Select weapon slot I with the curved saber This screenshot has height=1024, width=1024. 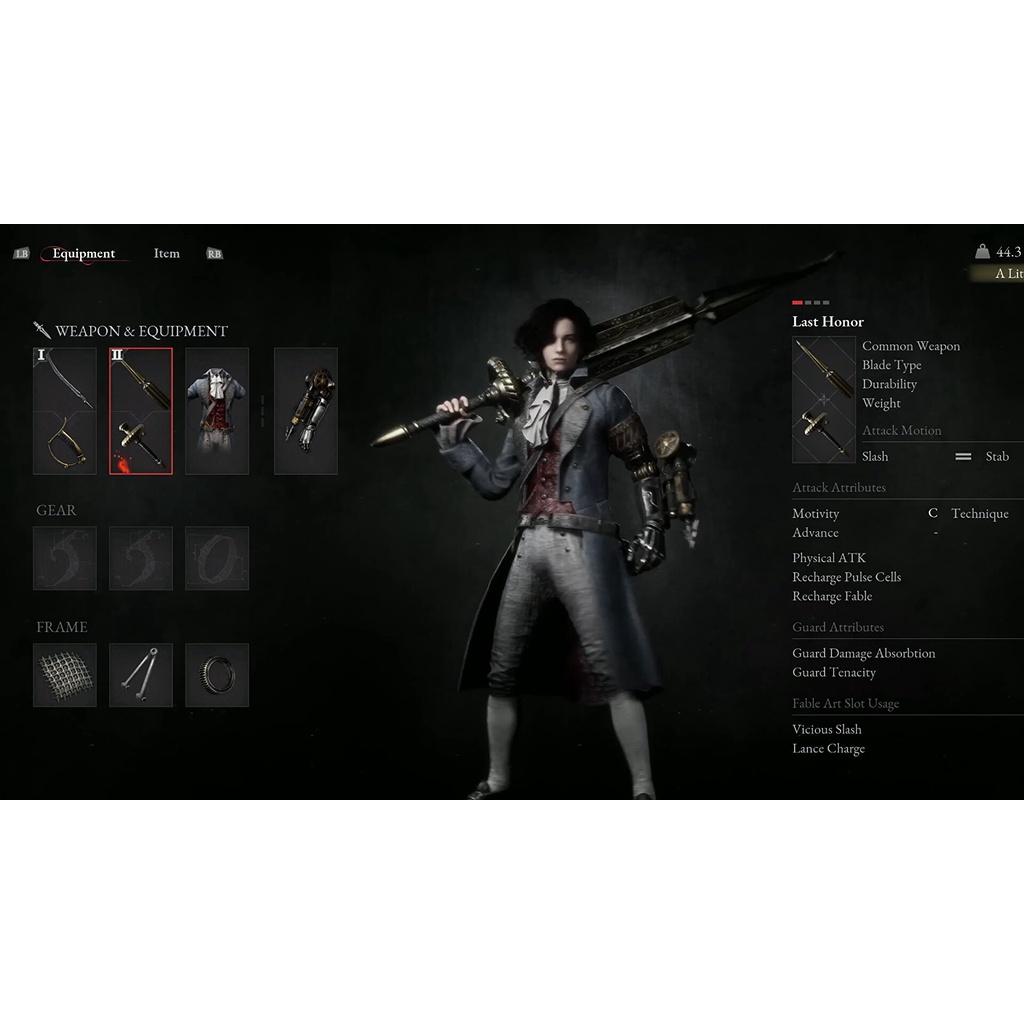pyautogui.click(x=65, y=411)
